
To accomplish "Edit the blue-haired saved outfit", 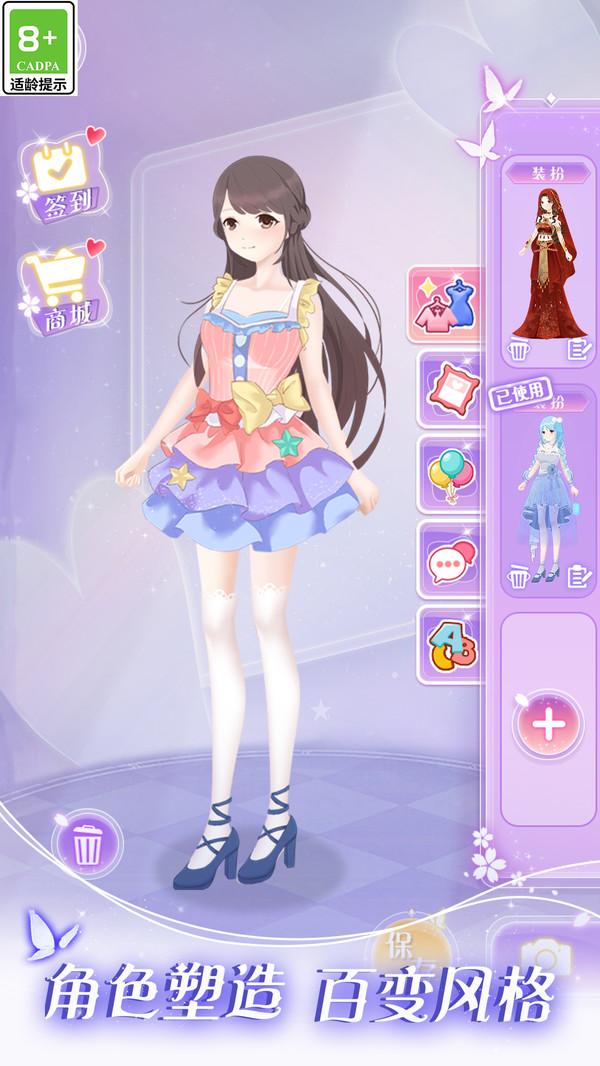I will 579,576.
